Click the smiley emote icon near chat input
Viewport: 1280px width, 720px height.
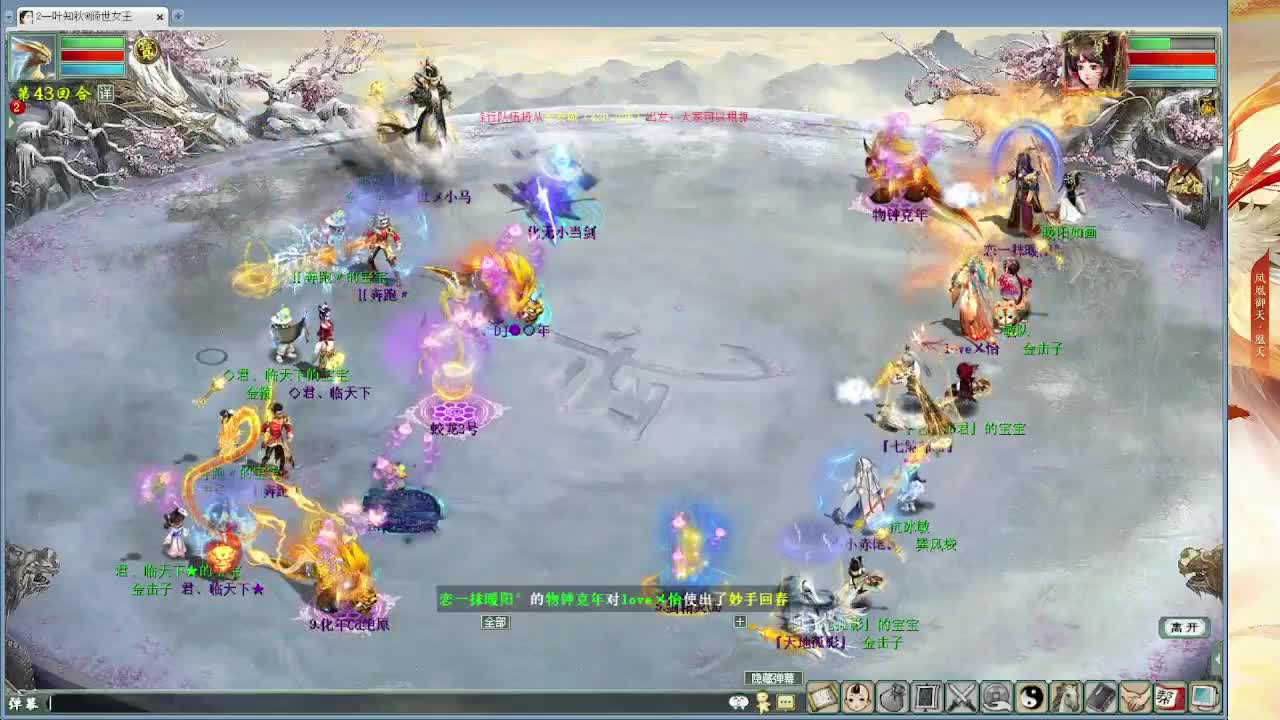tap(739, 703)
